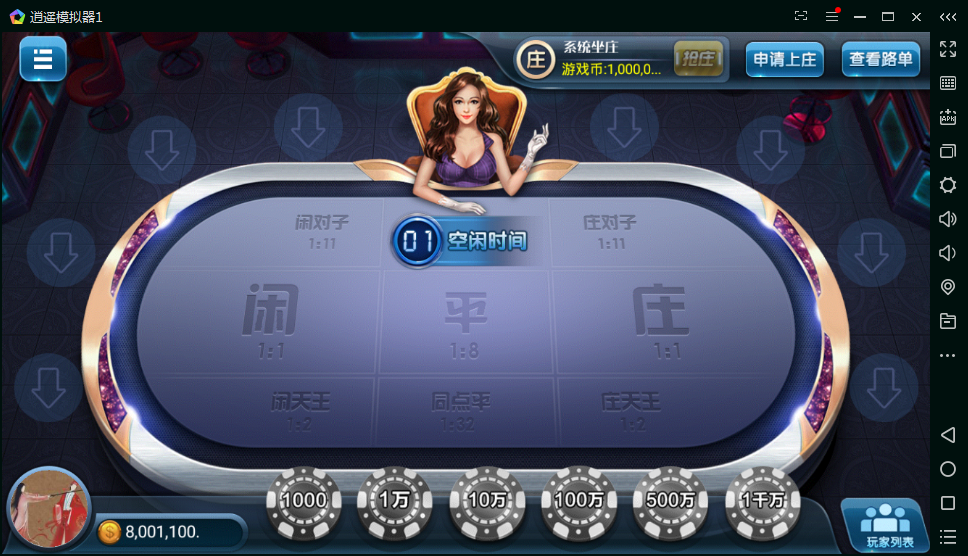Click the player avatar portrait
Screen dimensions: 968x556
coord(48,510)
